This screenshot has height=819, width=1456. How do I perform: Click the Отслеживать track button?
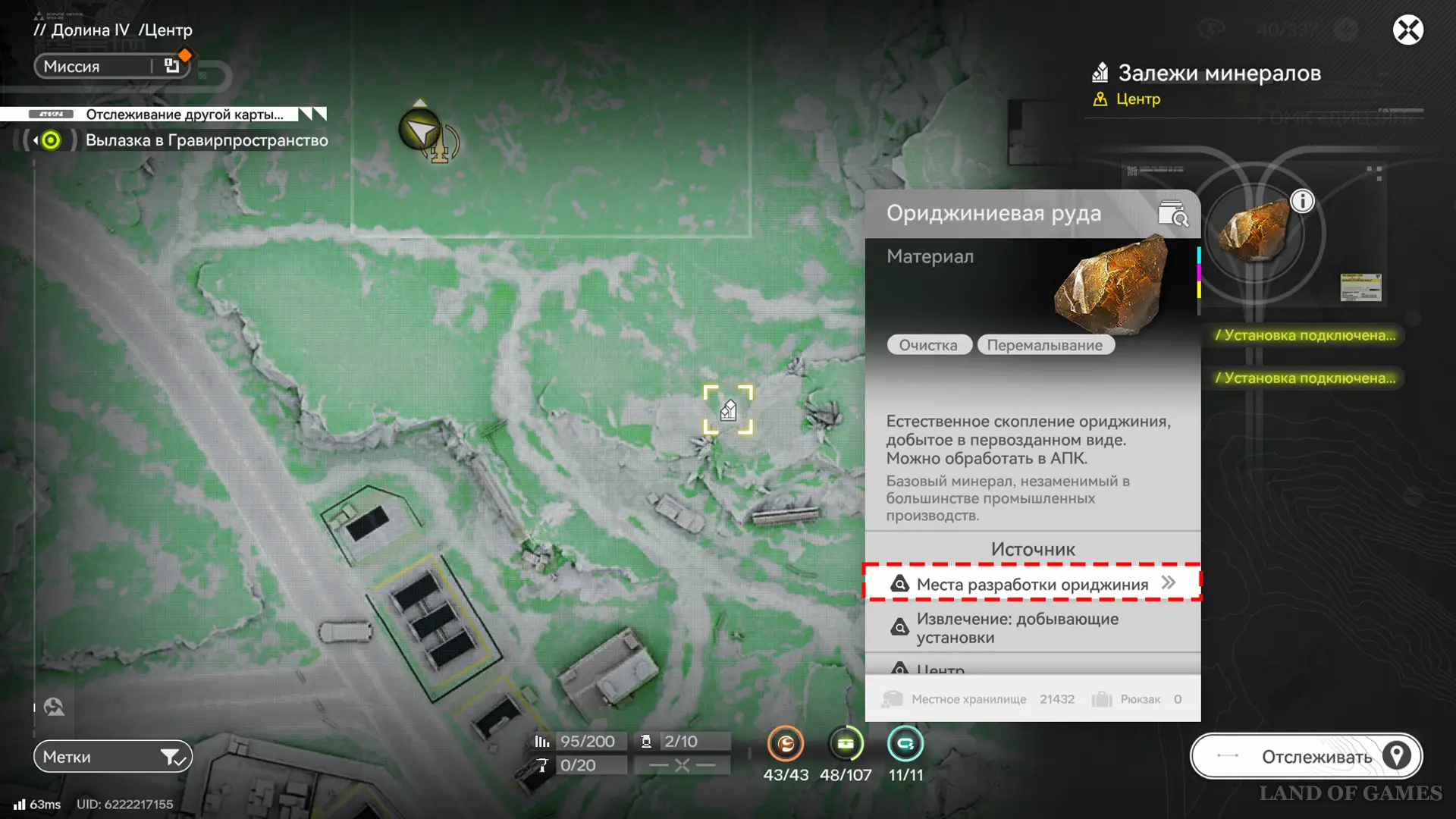(1306, 756)
